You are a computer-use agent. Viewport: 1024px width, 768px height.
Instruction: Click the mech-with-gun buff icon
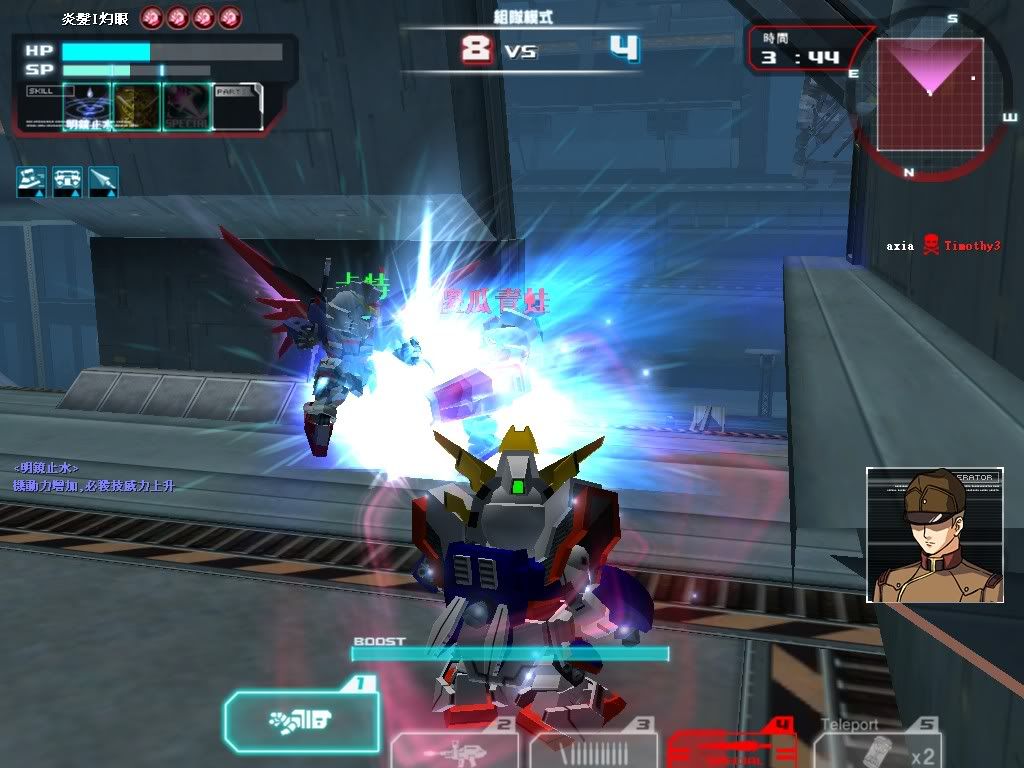[32, 180]
